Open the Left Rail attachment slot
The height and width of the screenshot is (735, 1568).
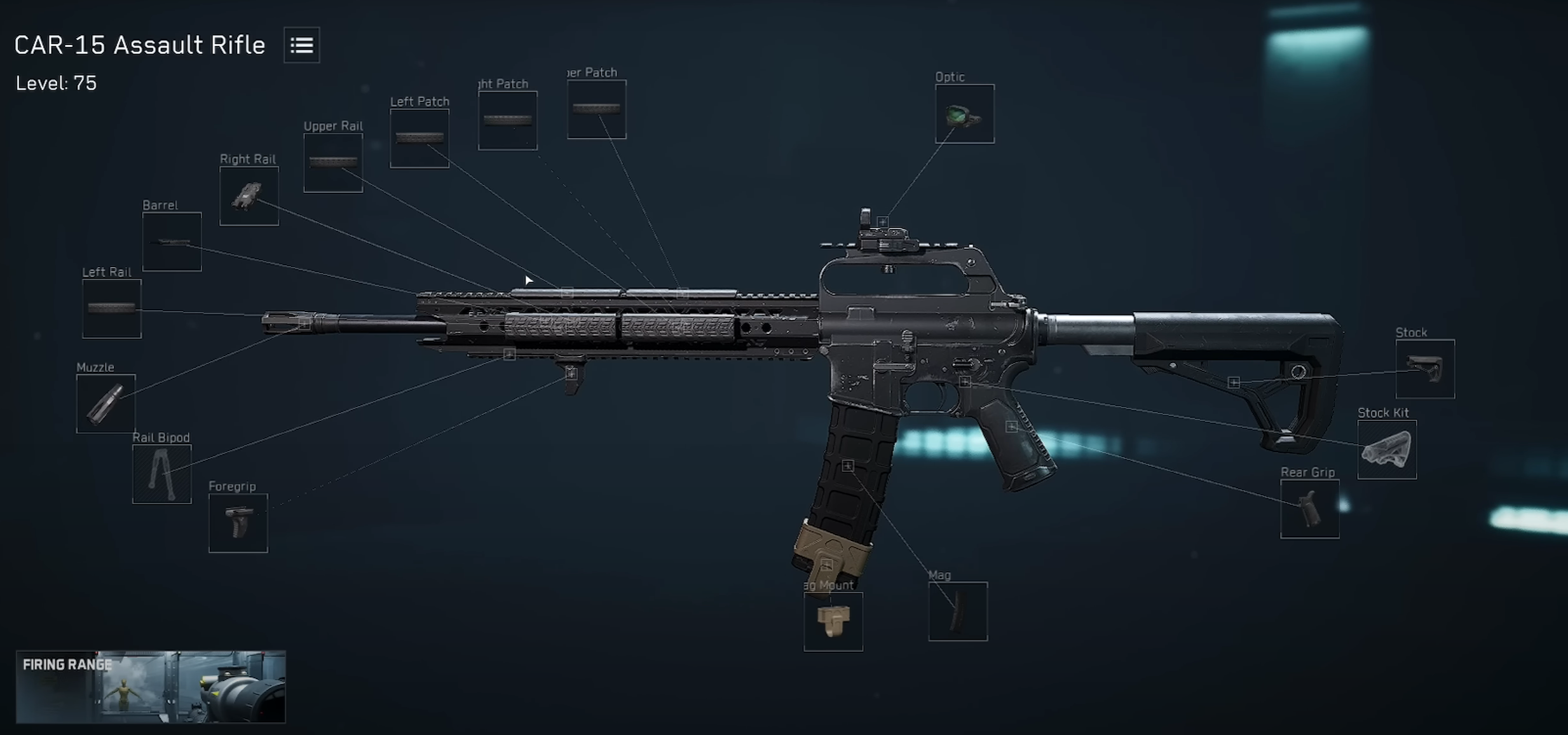111,310
